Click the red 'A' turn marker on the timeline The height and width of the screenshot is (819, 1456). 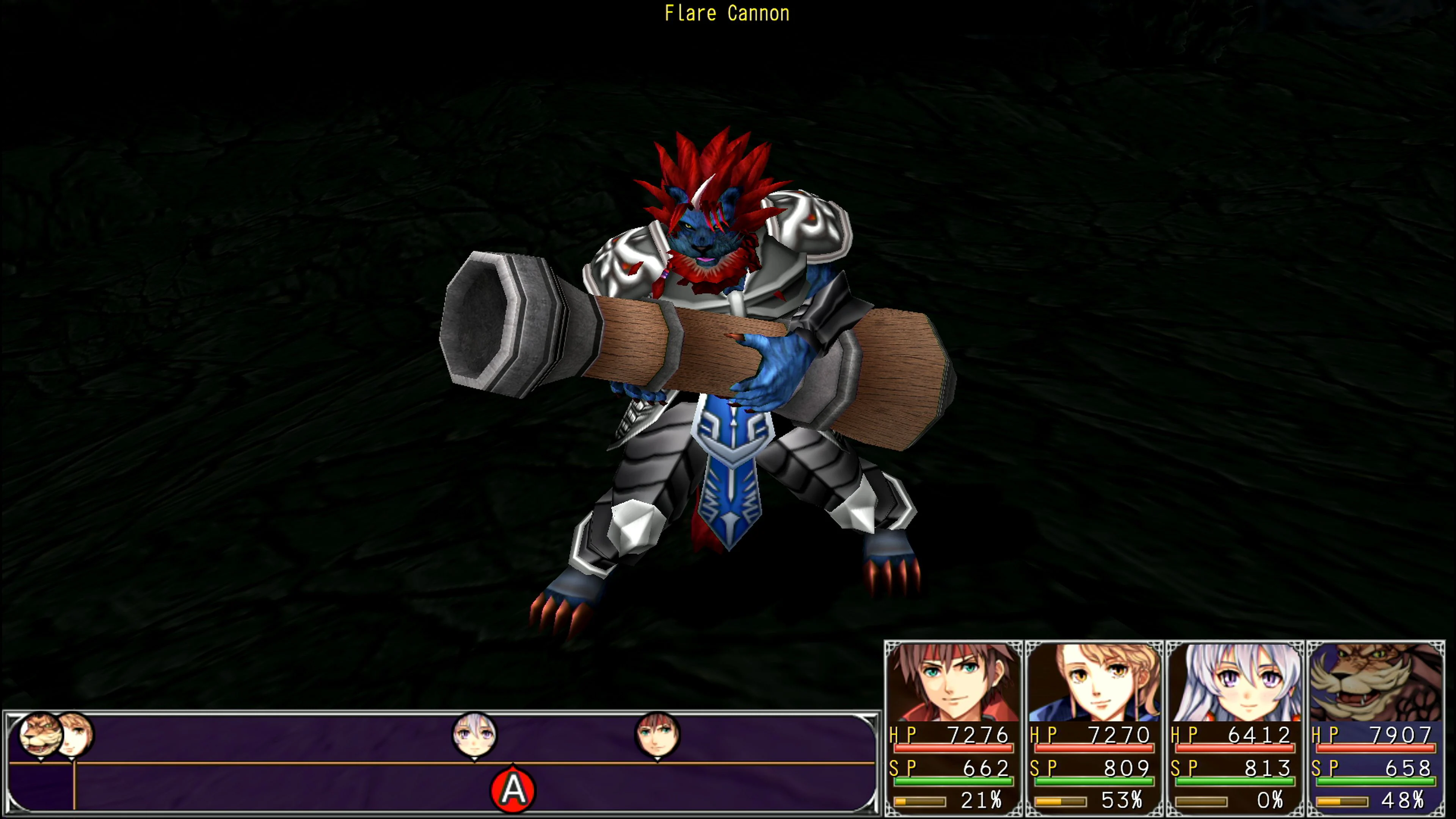[x=513, y=791]
